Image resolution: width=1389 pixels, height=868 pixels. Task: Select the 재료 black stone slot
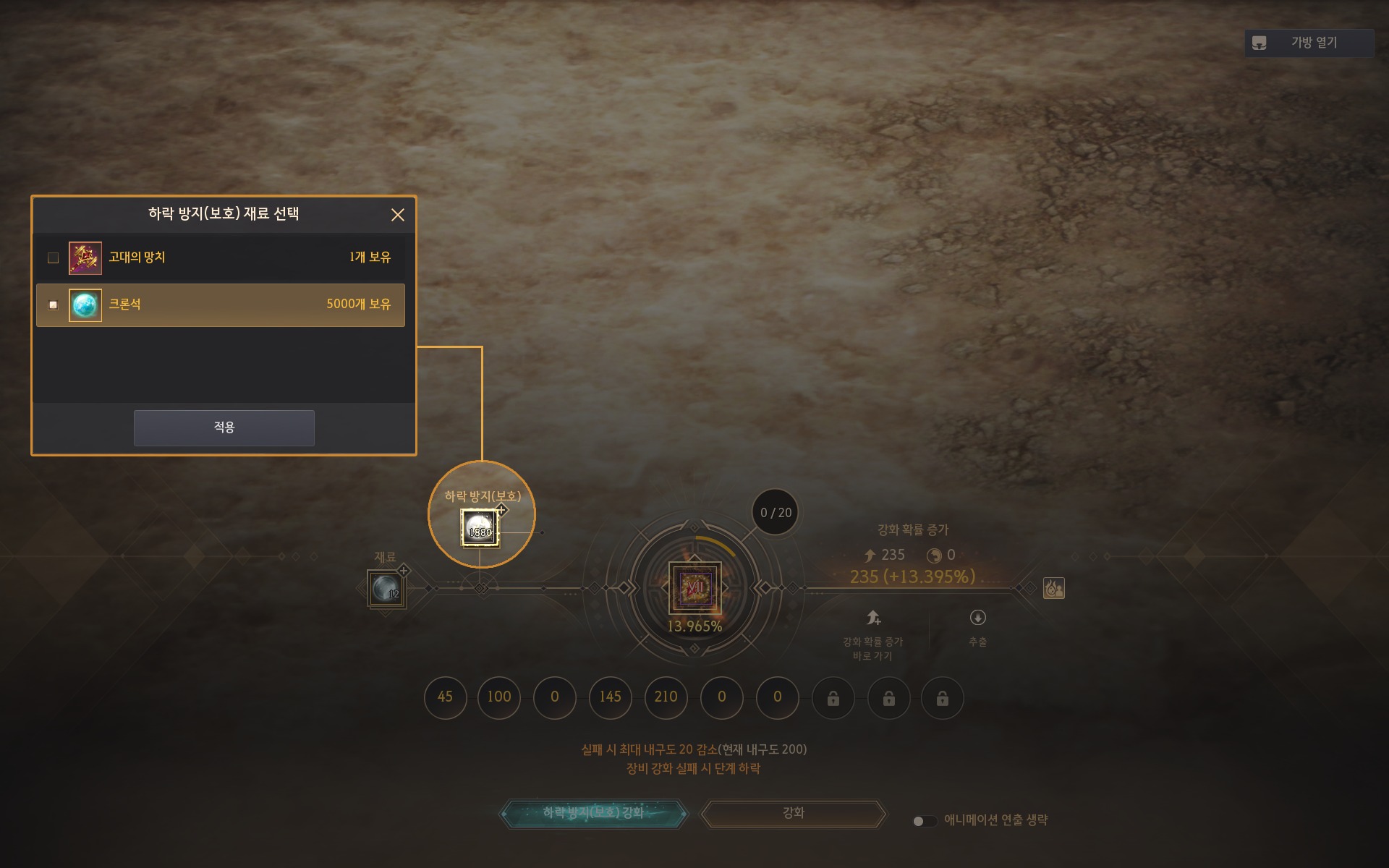(386, 589)
